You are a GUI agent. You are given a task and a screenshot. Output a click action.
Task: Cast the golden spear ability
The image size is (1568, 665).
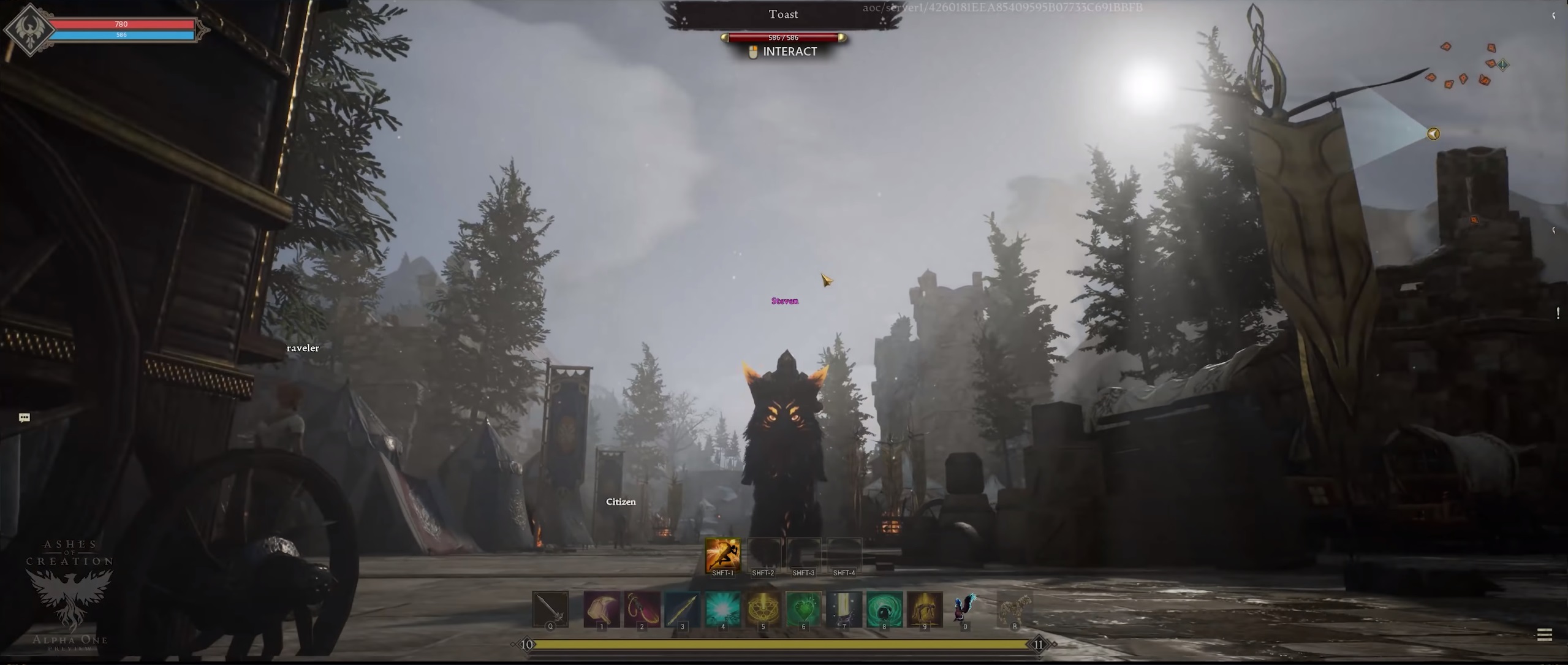[682, 609]
